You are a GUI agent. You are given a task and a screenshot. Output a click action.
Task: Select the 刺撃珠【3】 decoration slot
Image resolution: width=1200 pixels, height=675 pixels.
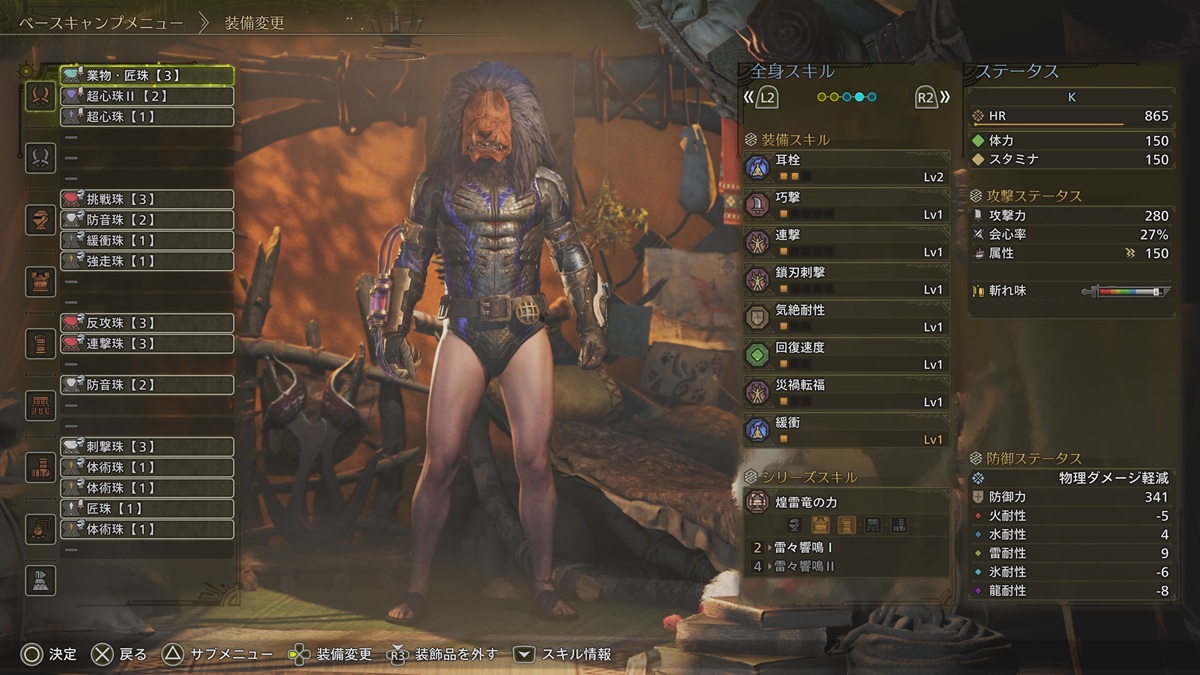[147, 446]
